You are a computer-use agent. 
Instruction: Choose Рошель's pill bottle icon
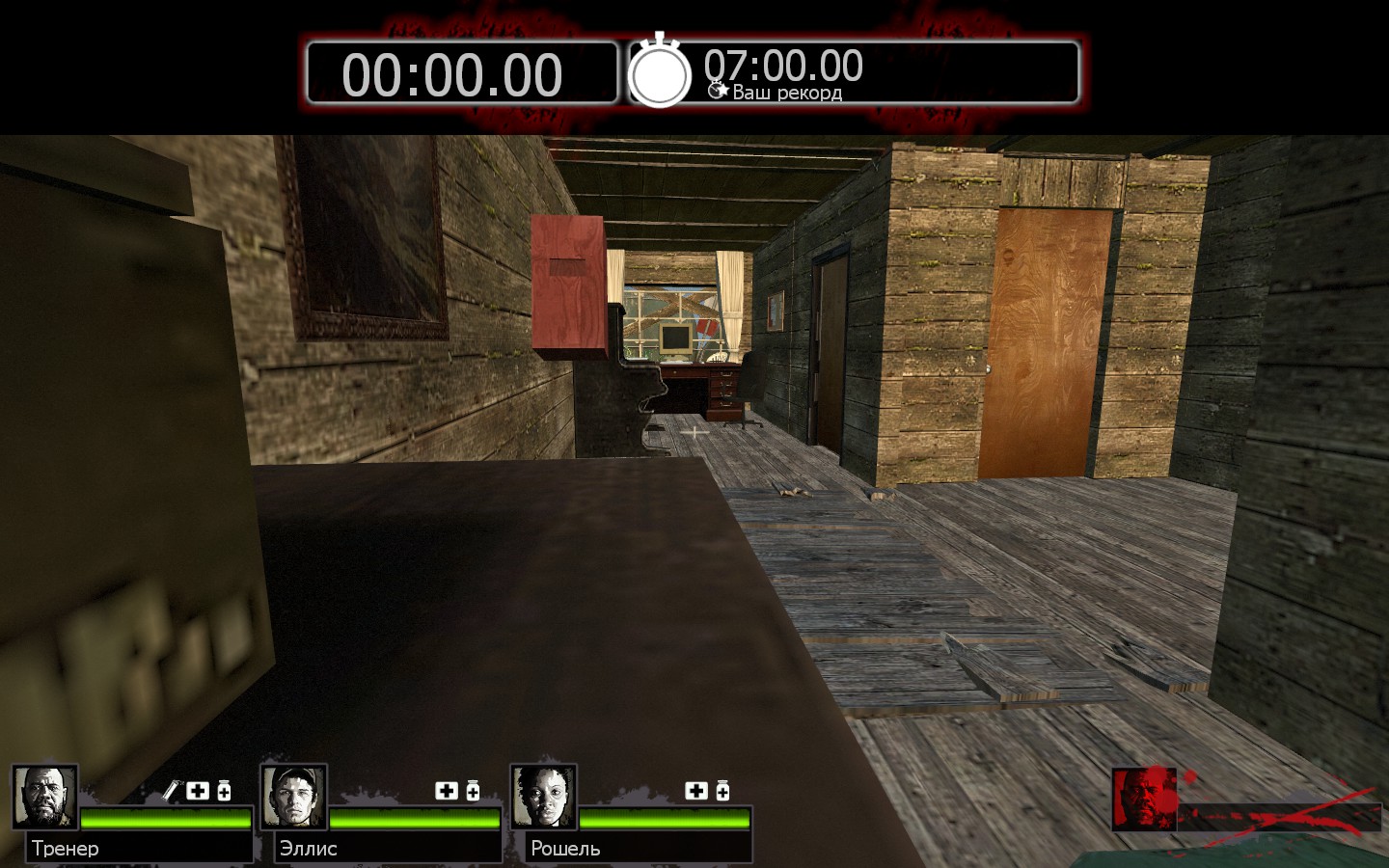tap(722, 791)
